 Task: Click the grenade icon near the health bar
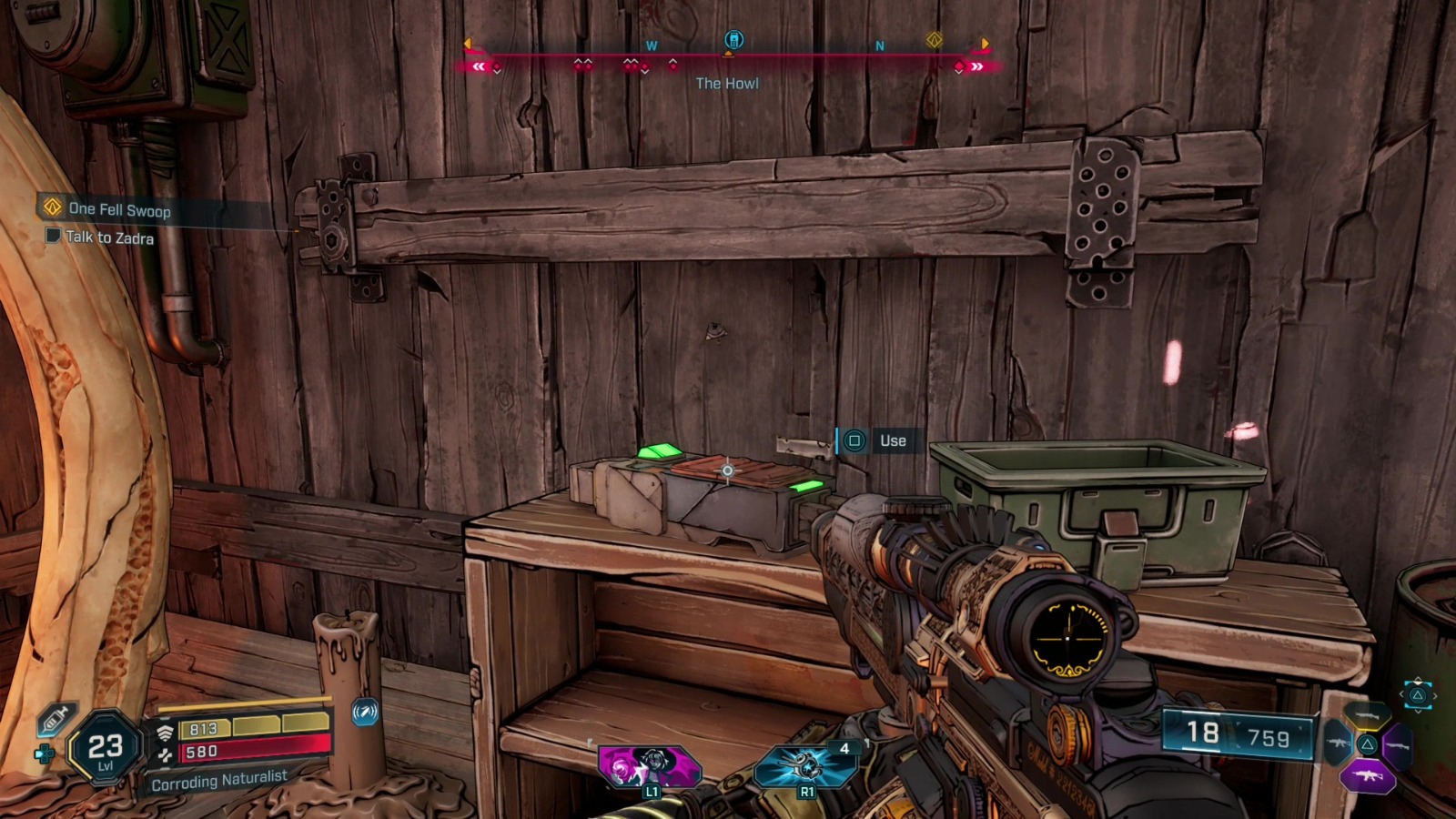tap(364, 713)
